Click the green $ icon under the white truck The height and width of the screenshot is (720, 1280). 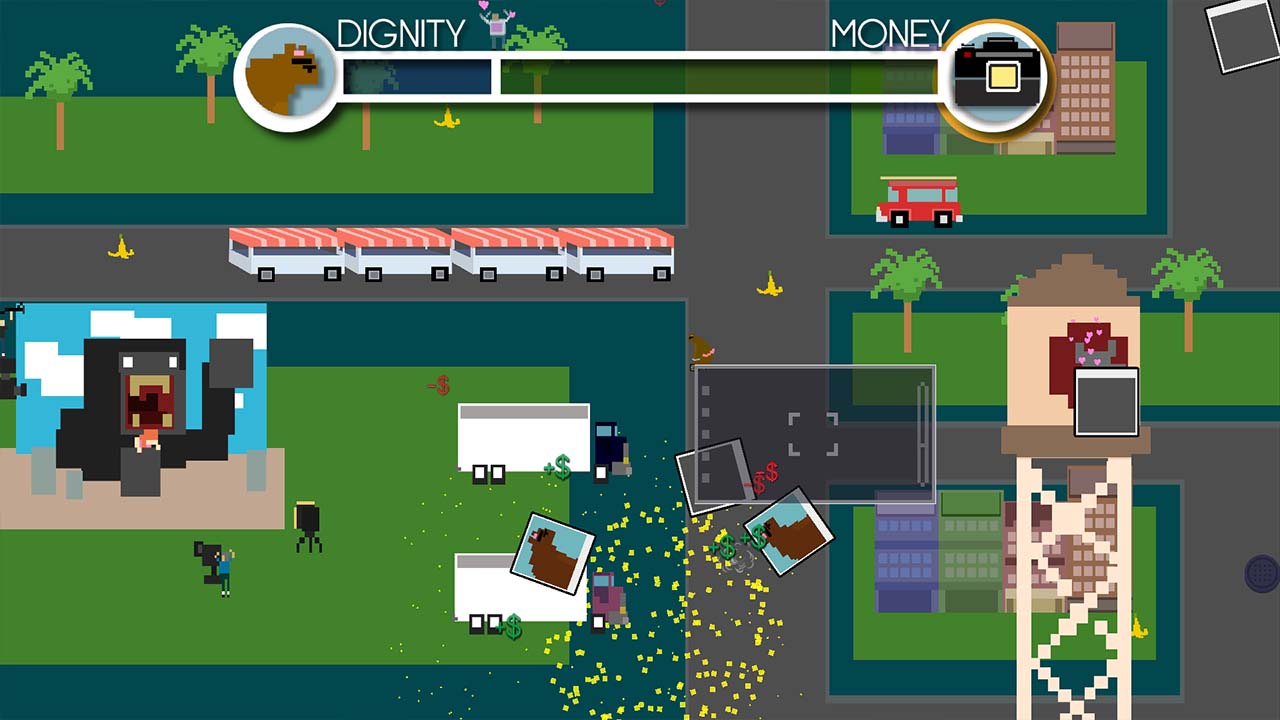[x=514, y=627]
